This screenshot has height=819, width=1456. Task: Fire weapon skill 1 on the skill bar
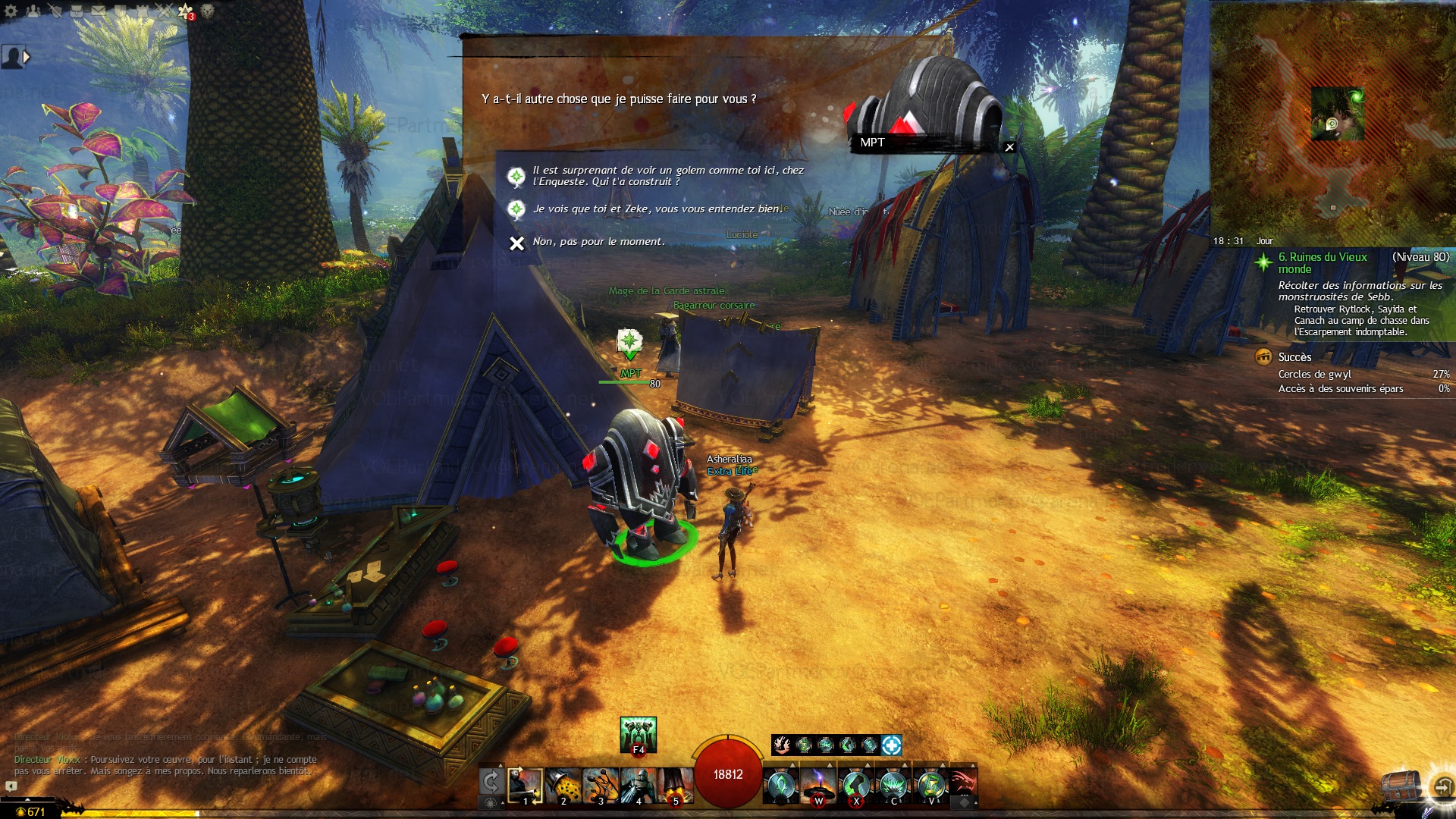[x=525, y=786]
